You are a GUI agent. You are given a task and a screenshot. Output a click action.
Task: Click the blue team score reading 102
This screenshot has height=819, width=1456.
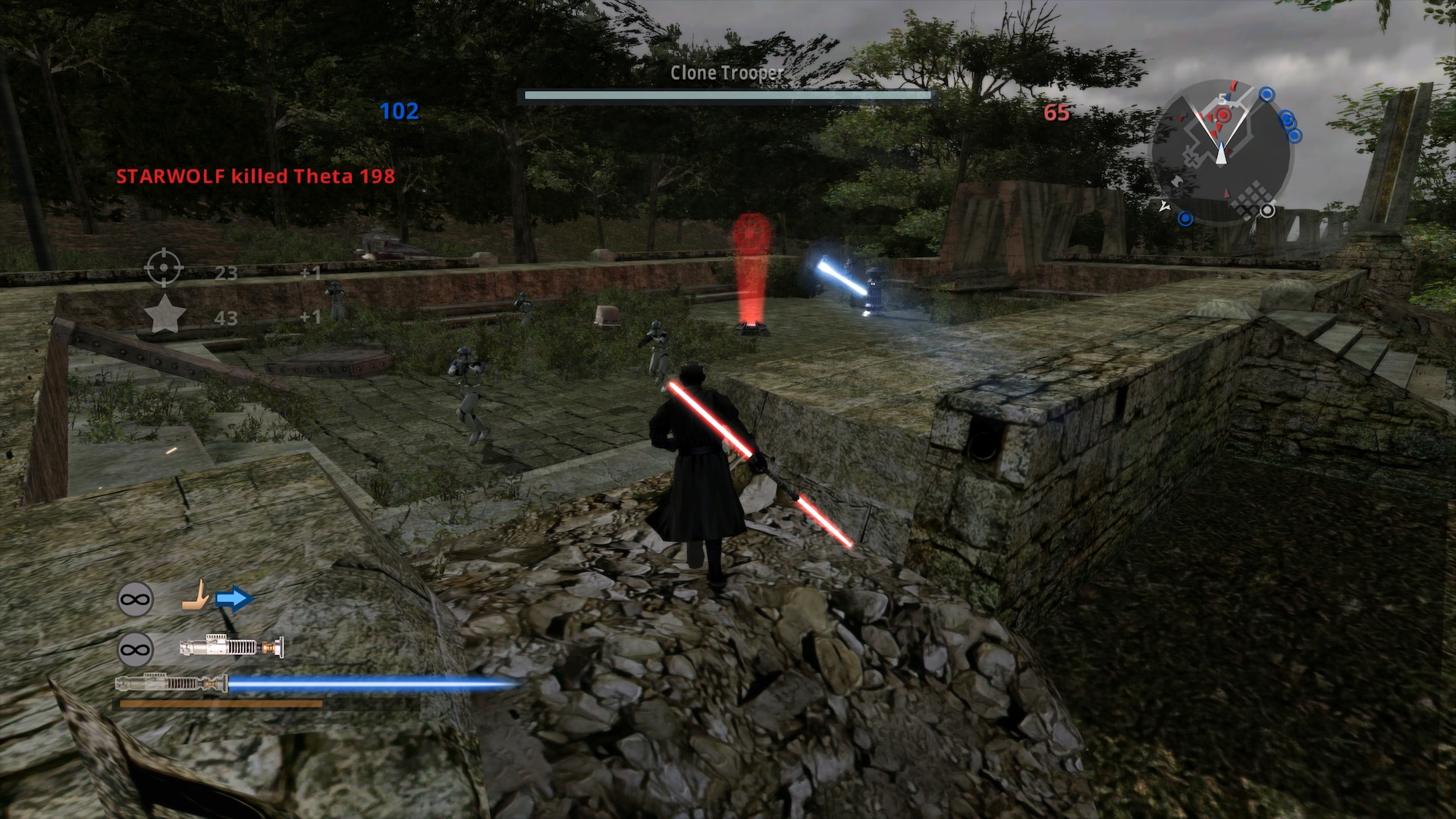(399, 110)
